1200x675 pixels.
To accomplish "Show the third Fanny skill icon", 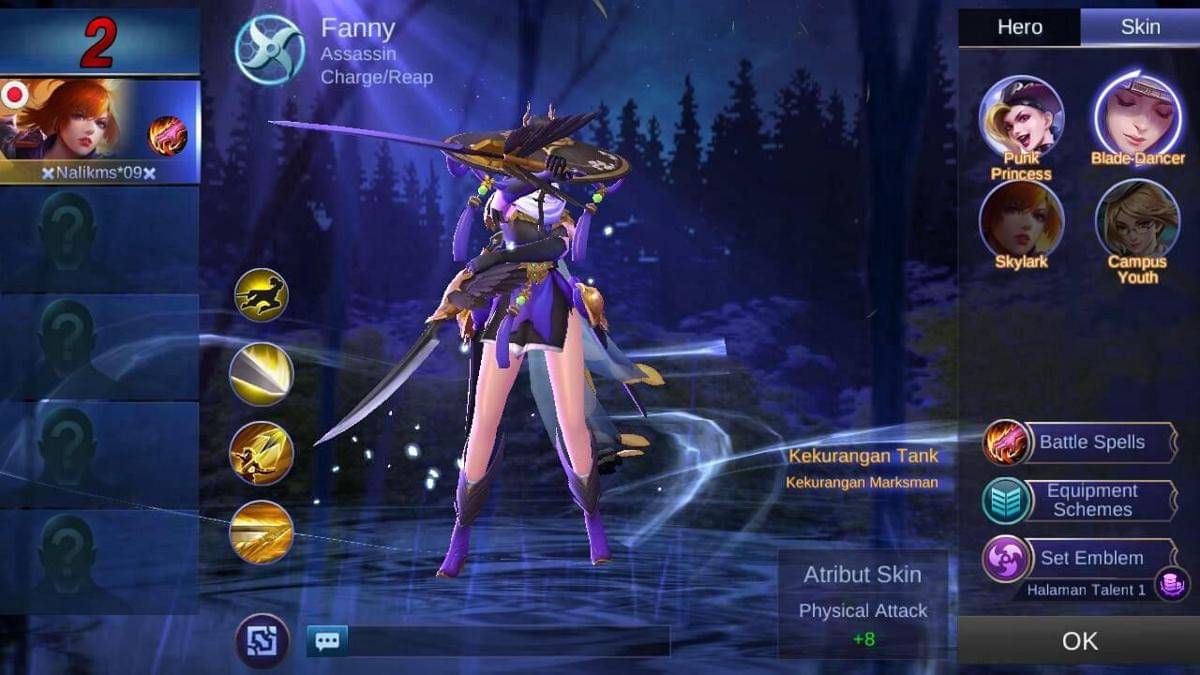I will [261, 453].
